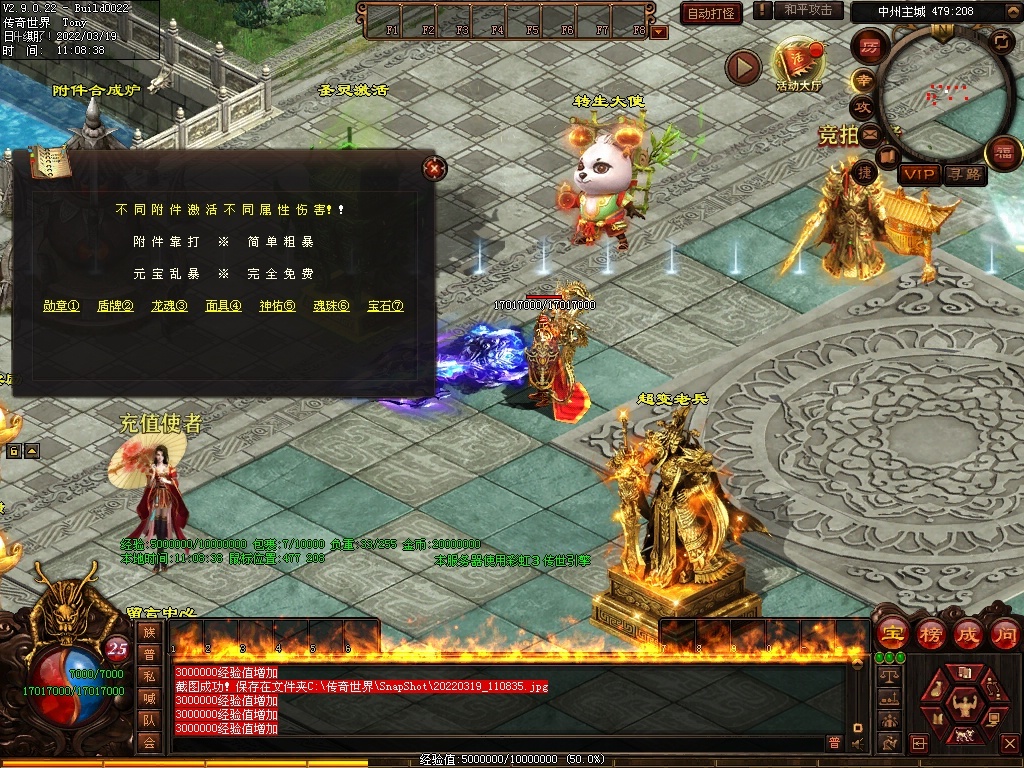Activate 寻路 pathfinding button

(x=966, y=174)
